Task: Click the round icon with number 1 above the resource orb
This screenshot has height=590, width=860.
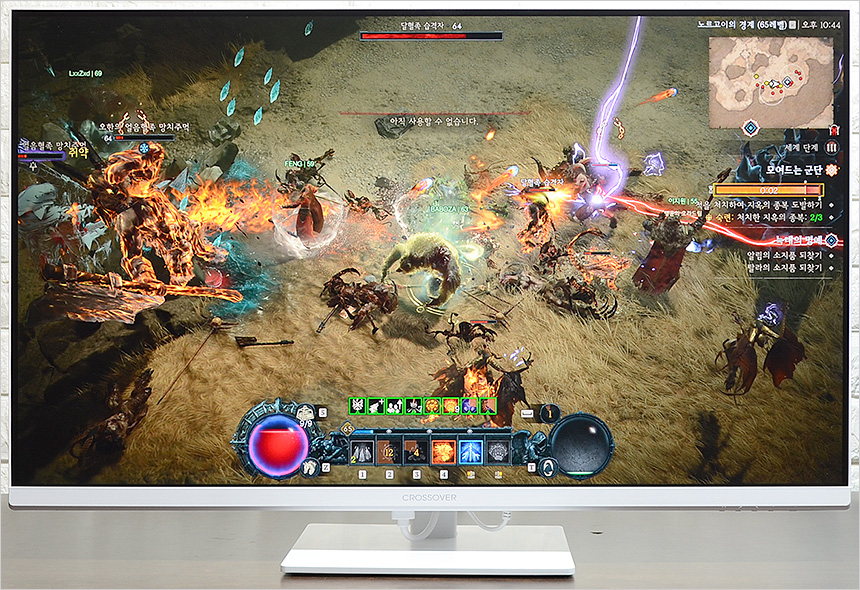Action: tap(548, 412)
